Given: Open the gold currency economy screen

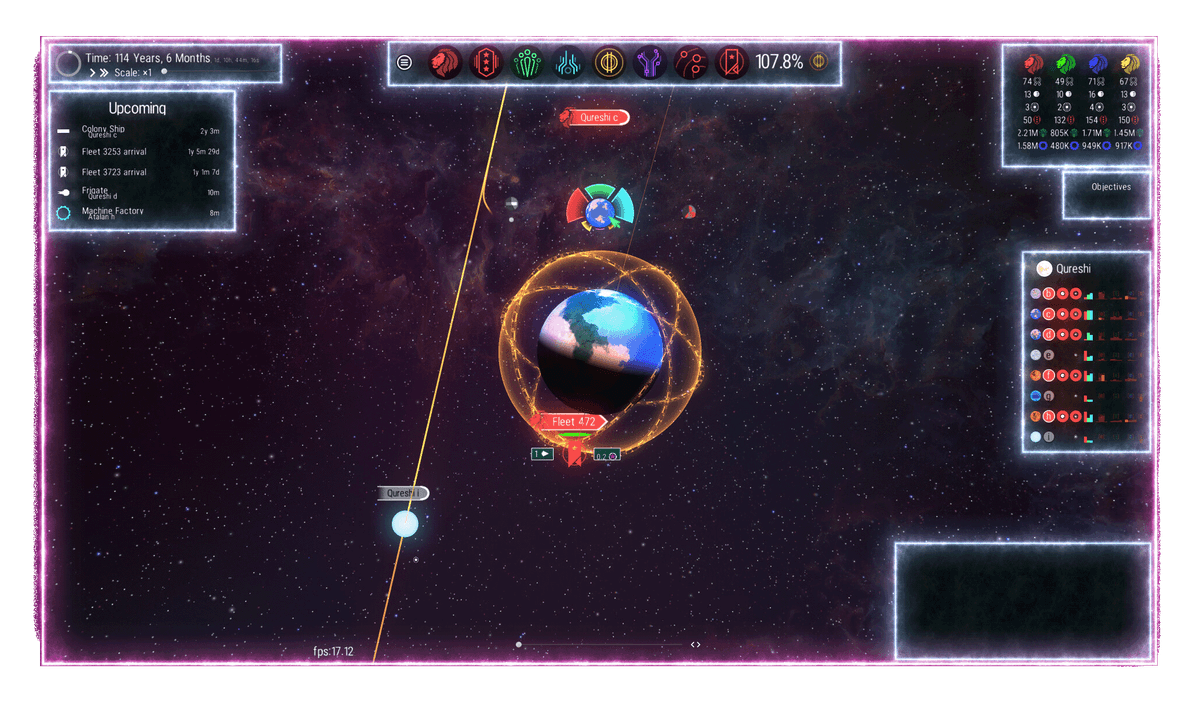Looking at the screenshot, I should 608,63.
